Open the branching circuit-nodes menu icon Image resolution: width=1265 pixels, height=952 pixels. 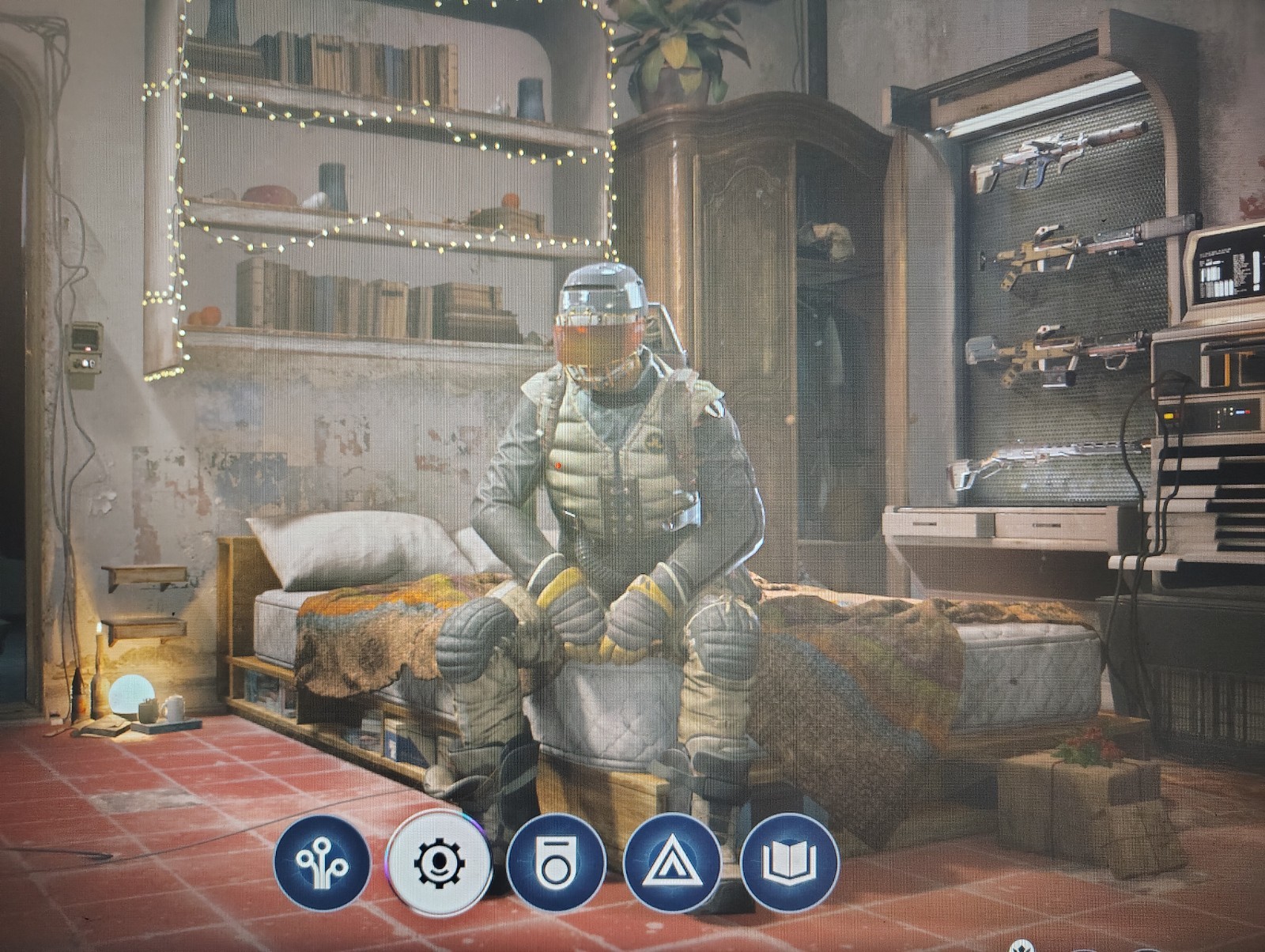point(322,863)
